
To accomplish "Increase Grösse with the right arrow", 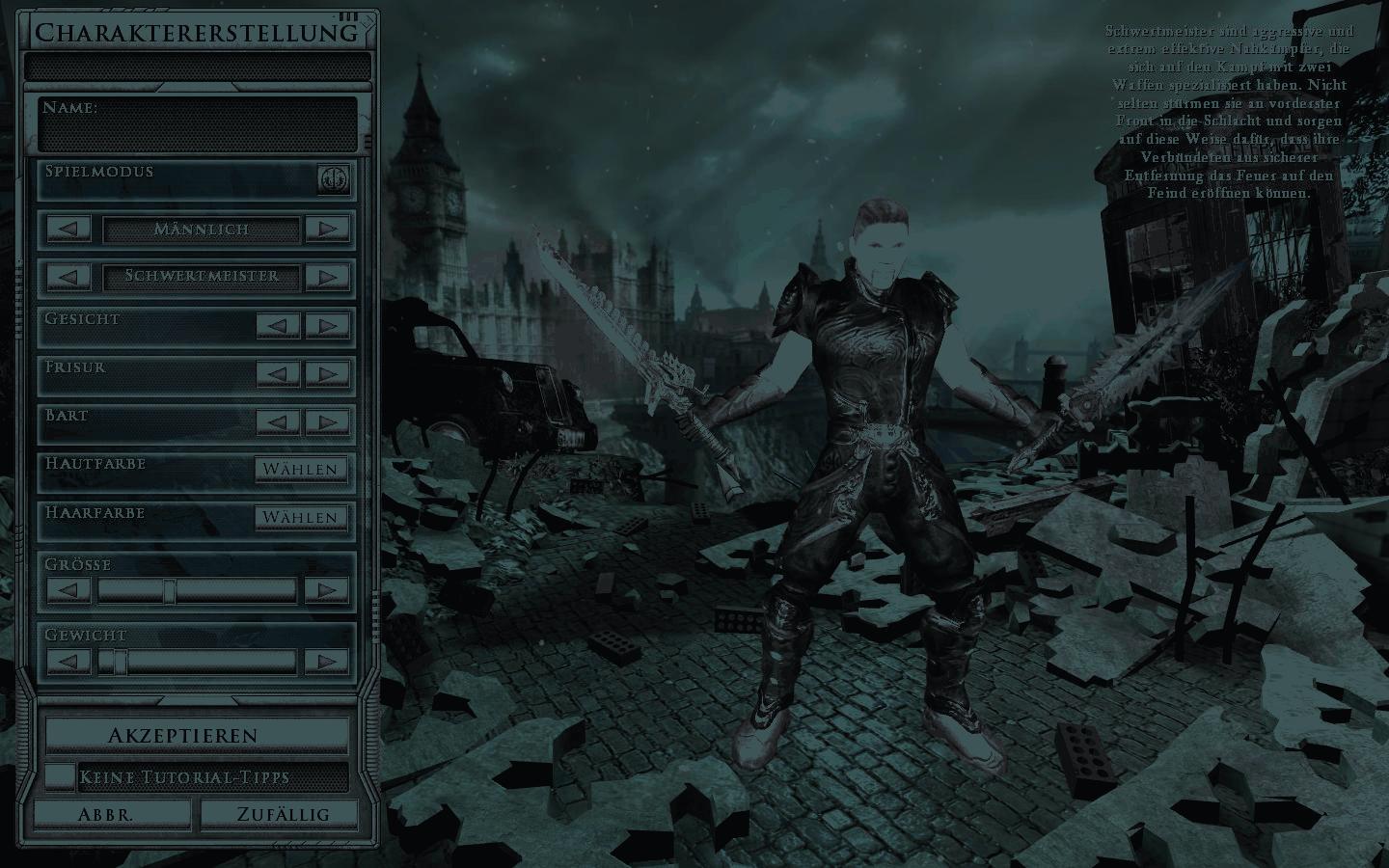I will (327, 590).
